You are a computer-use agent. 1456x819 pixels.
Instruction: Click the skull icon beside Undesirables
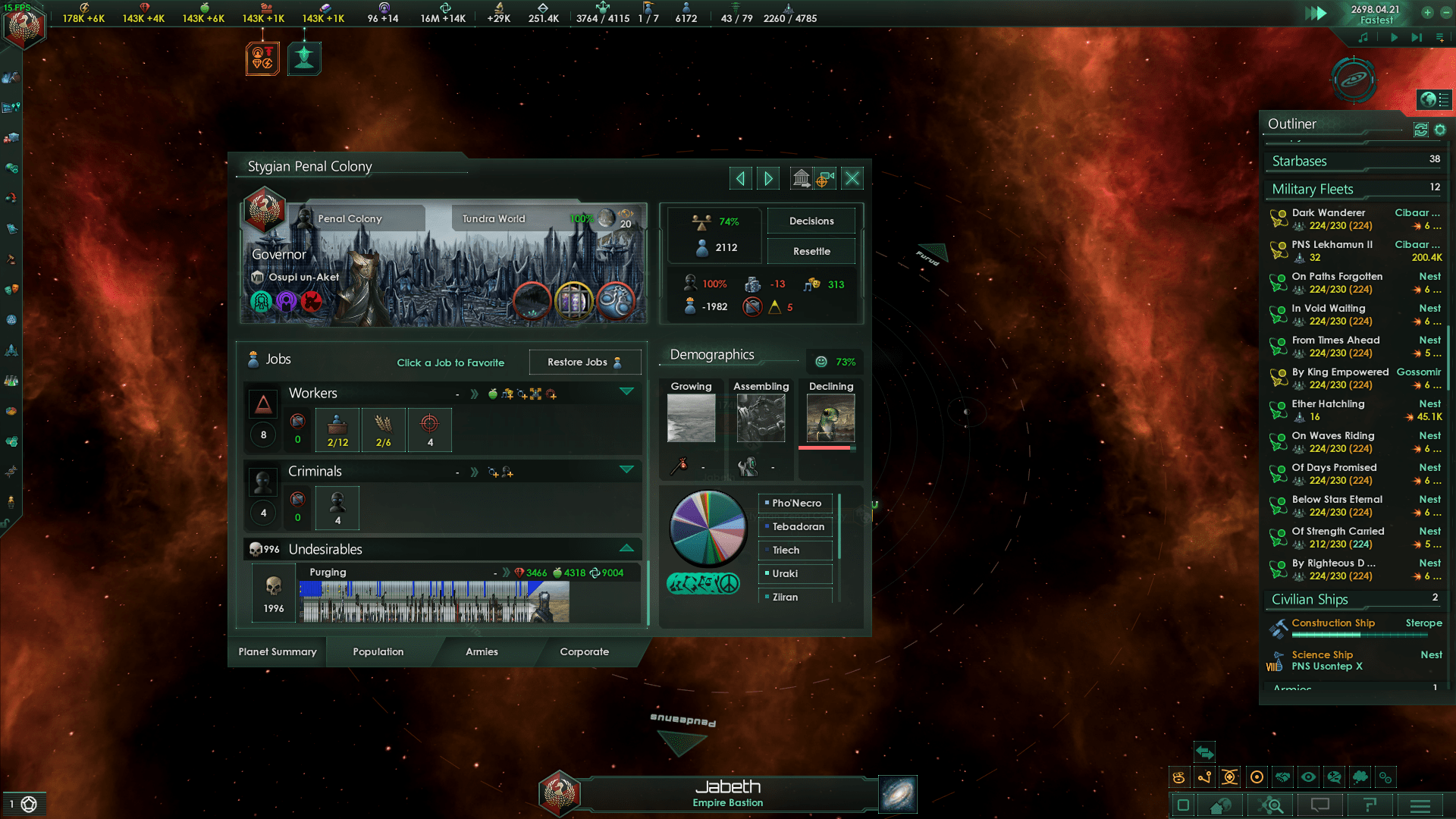256,548
